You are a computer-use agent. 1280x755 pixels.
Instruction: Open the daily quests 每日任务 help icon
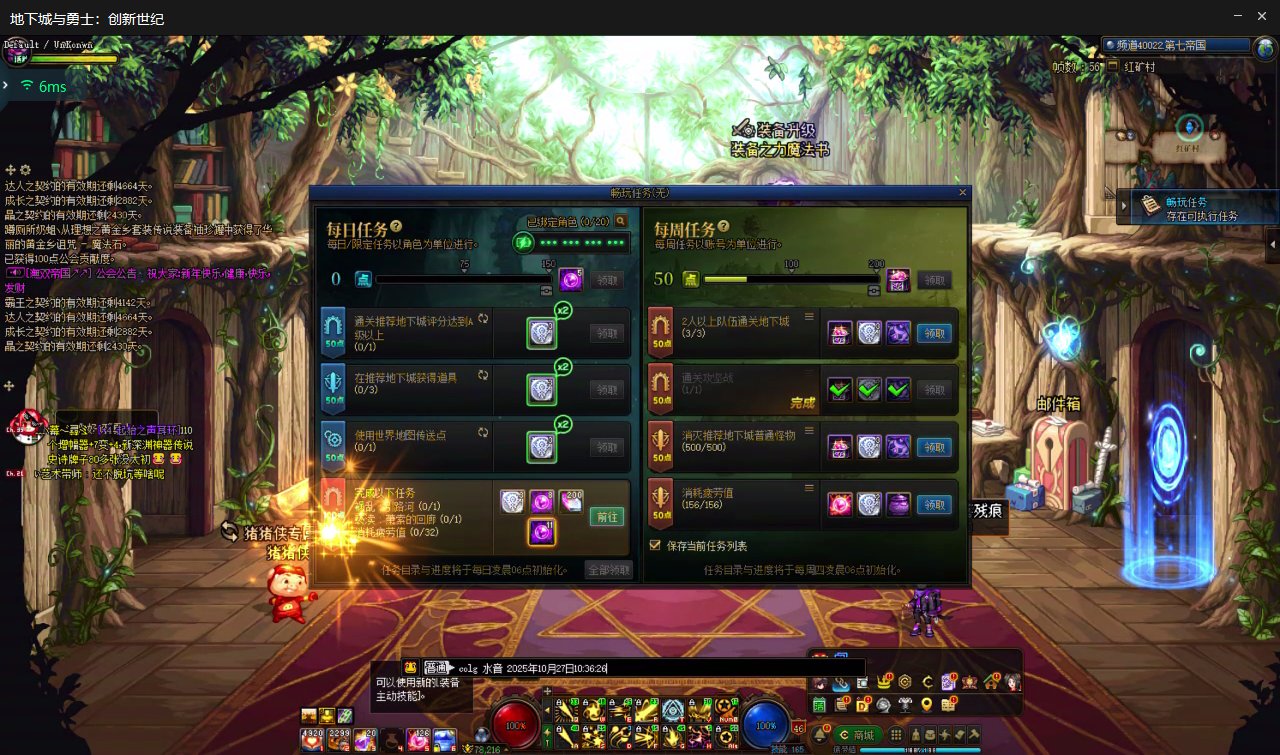397,227
